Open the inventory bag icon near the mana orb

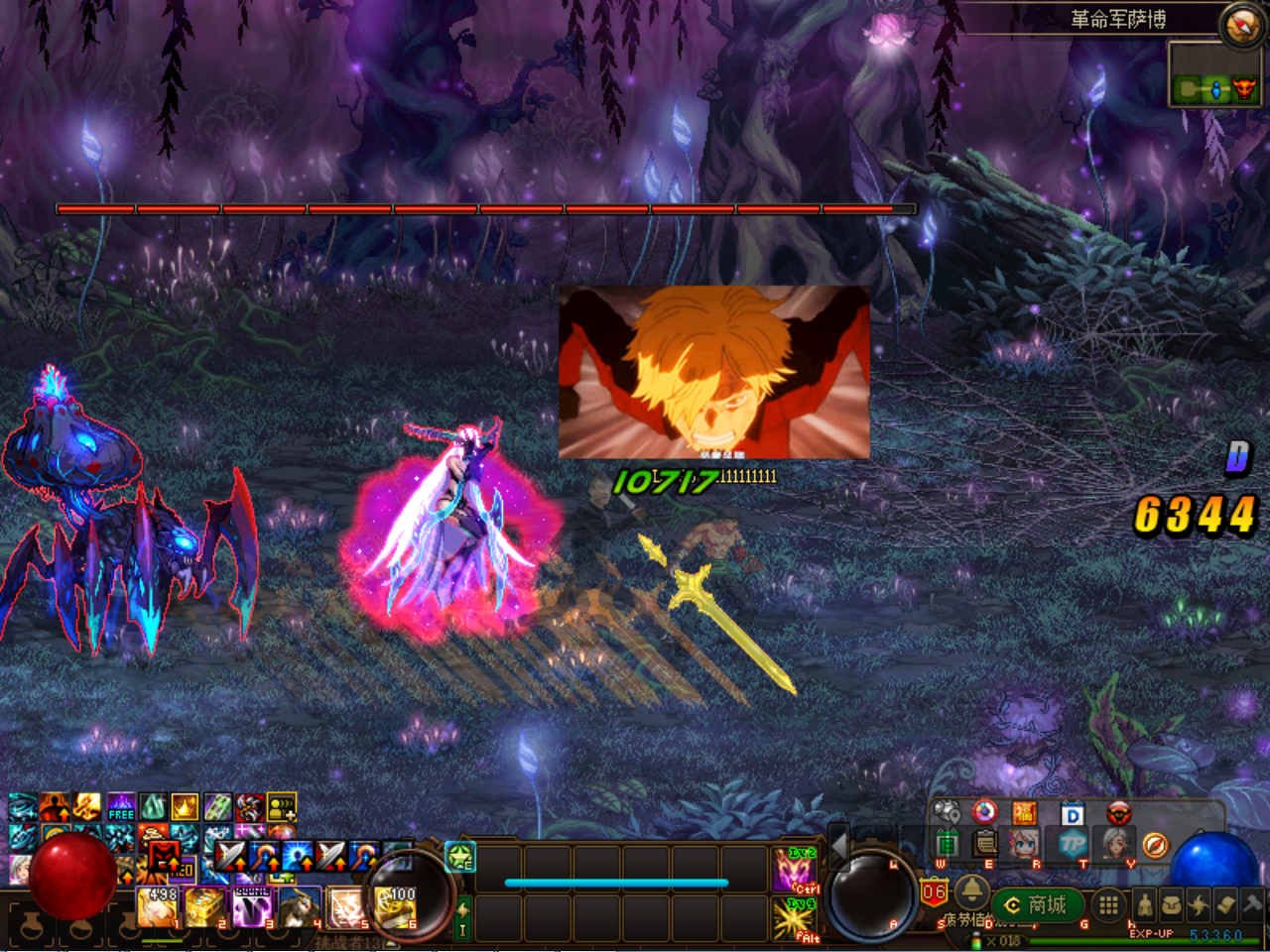1173,904
